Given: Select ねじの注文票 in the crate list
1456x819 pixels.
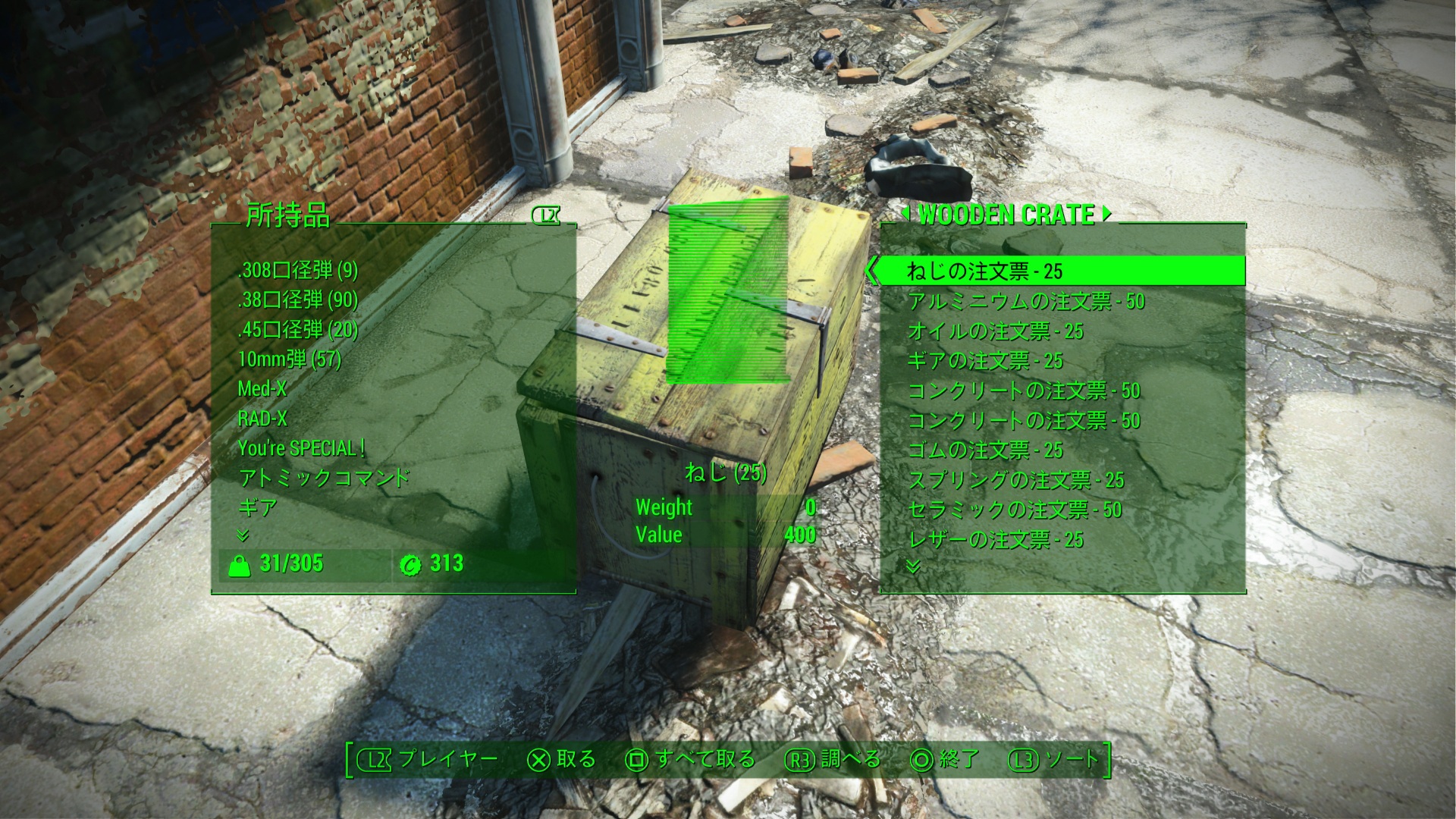Looking at the screenshot, I should pyautogui.click(x=984, y=271).
